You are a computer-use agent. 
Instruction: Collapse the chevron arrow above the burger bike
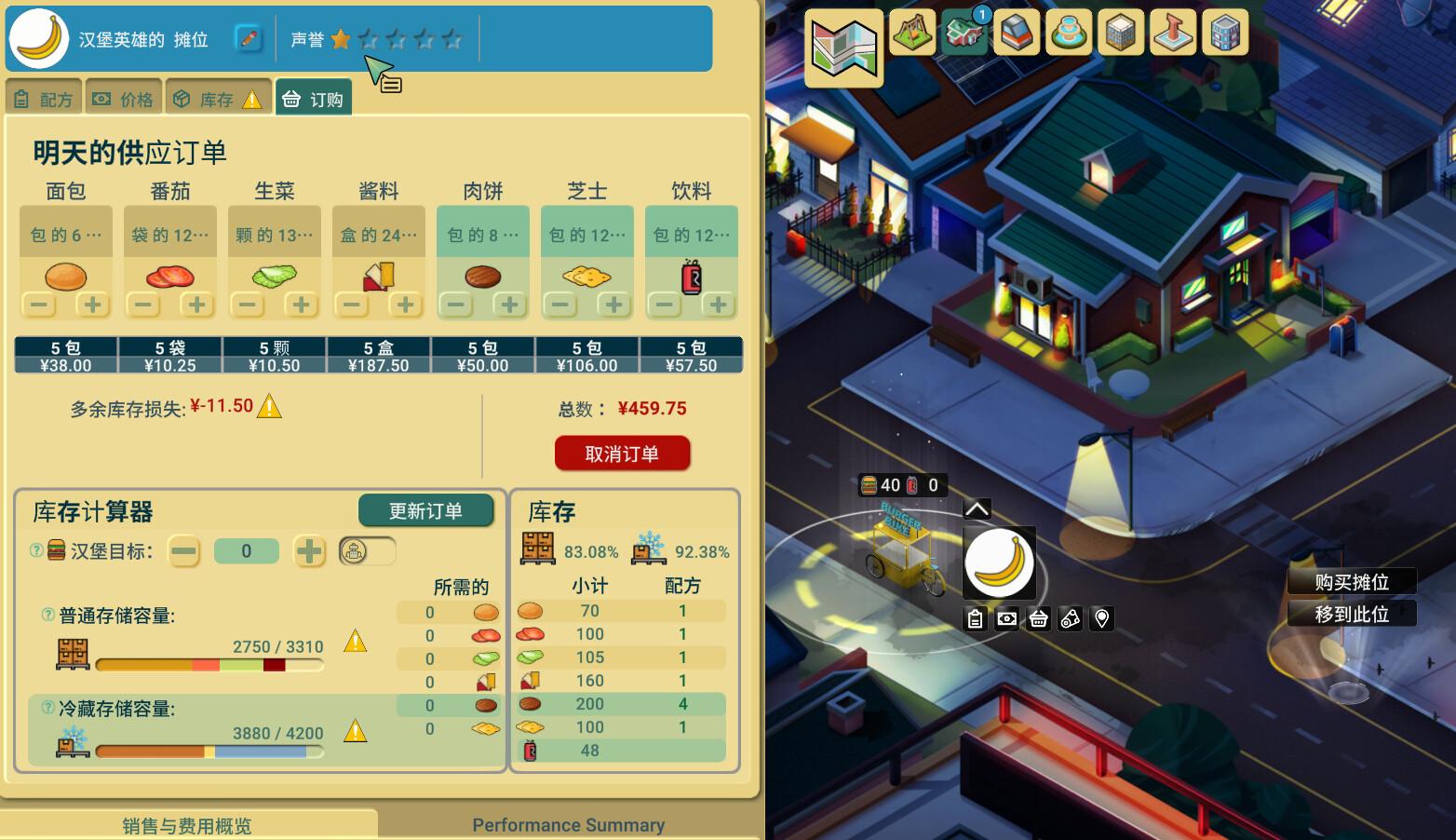tap(976, 508)
